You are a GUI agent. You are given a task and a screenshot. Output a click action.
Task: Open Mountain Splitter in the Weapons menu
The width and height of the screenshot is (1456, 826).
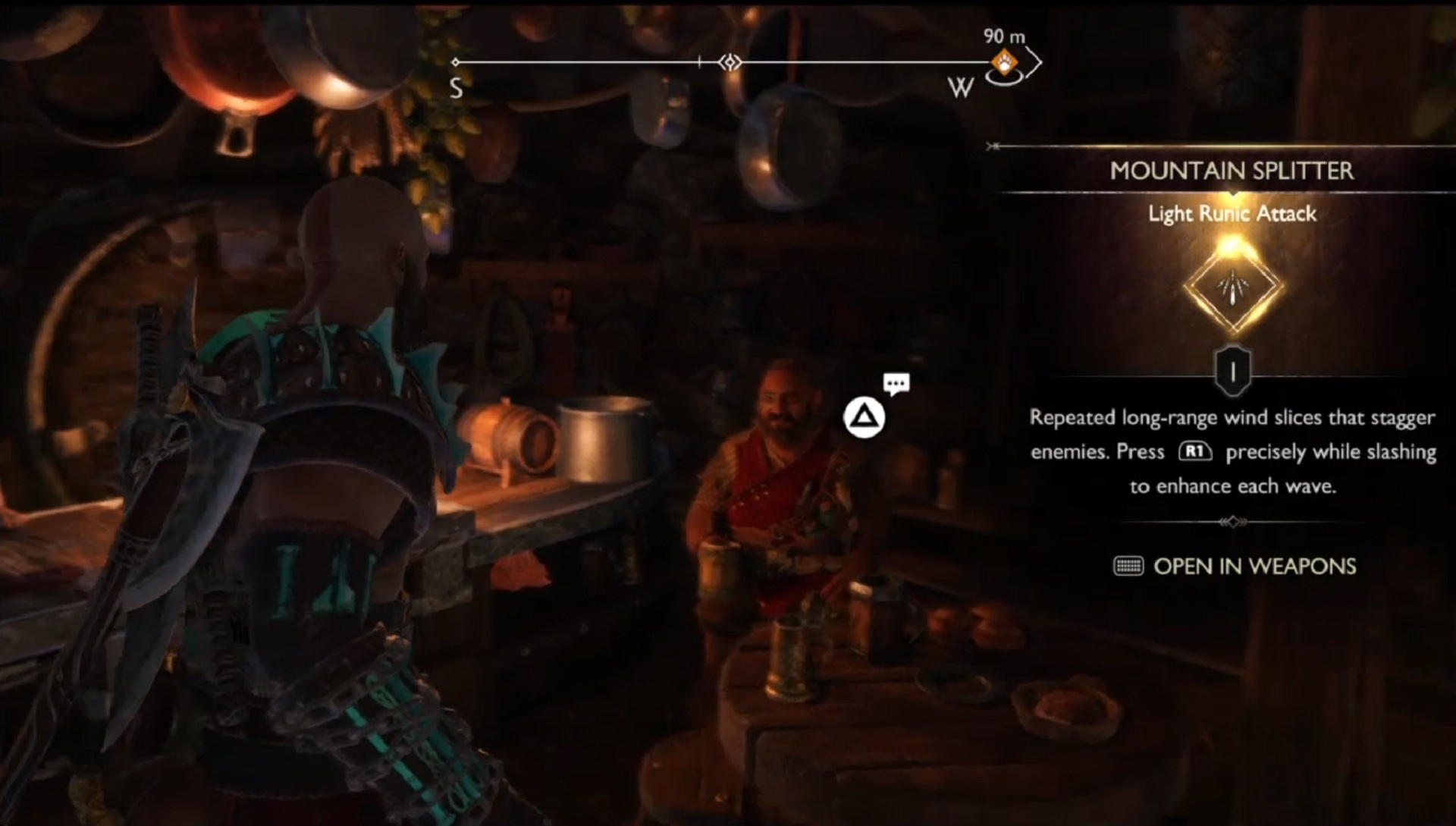point(1235,567)
